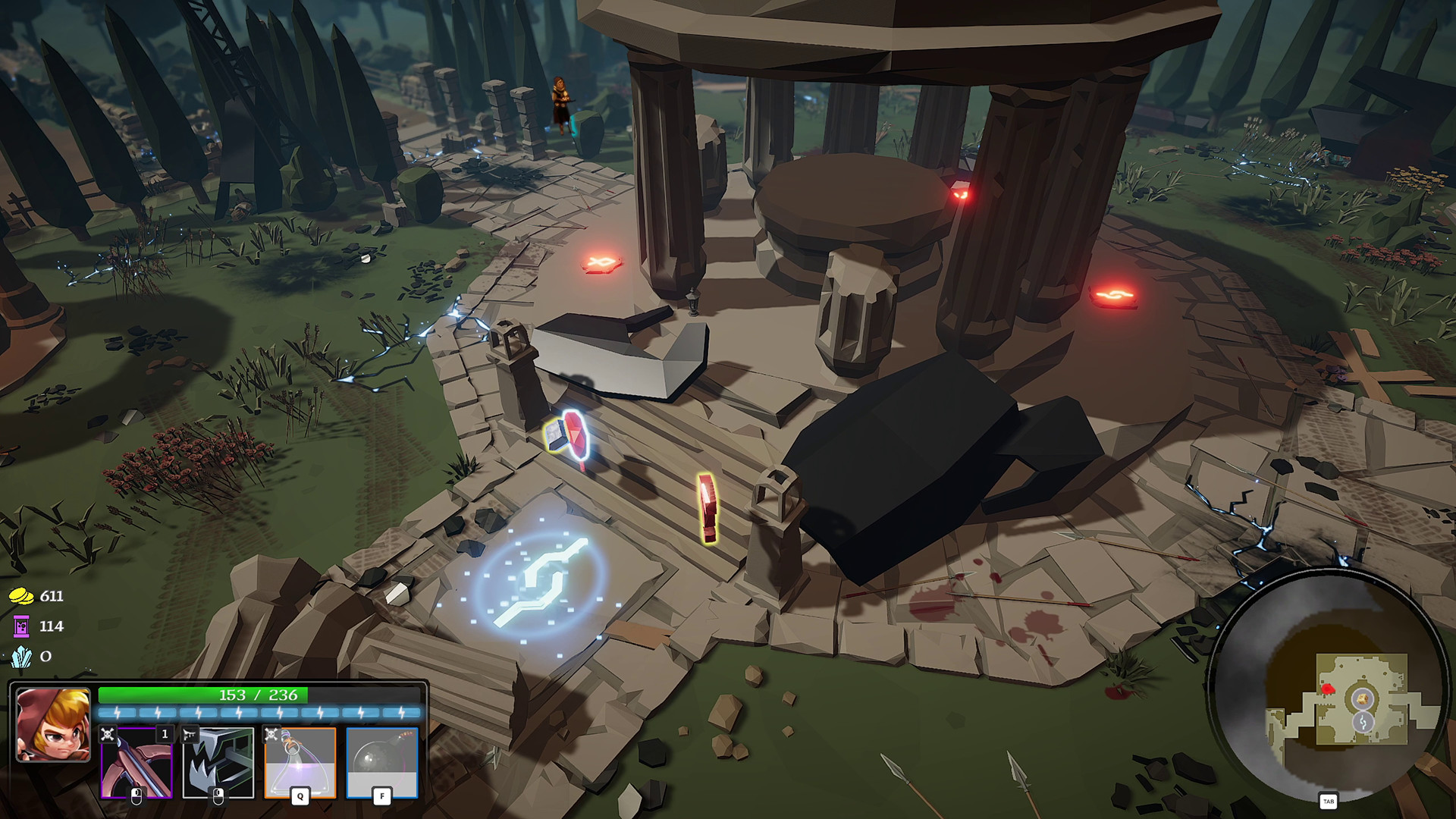Click the gold coins icon next to 611

click(x=21, y=597)
